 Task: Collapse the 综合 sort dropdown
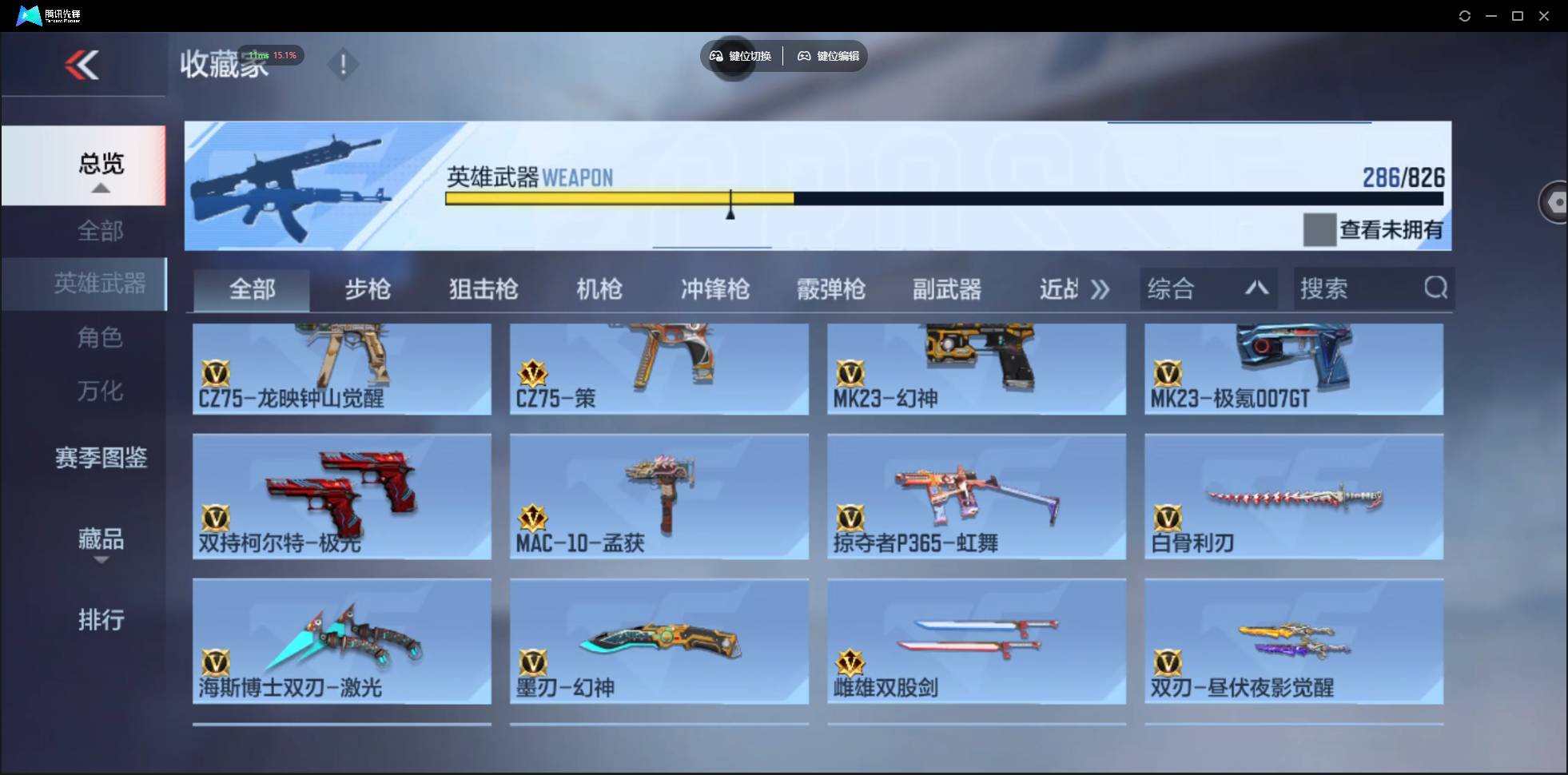pyautogui.click(x=1256, y=288)
